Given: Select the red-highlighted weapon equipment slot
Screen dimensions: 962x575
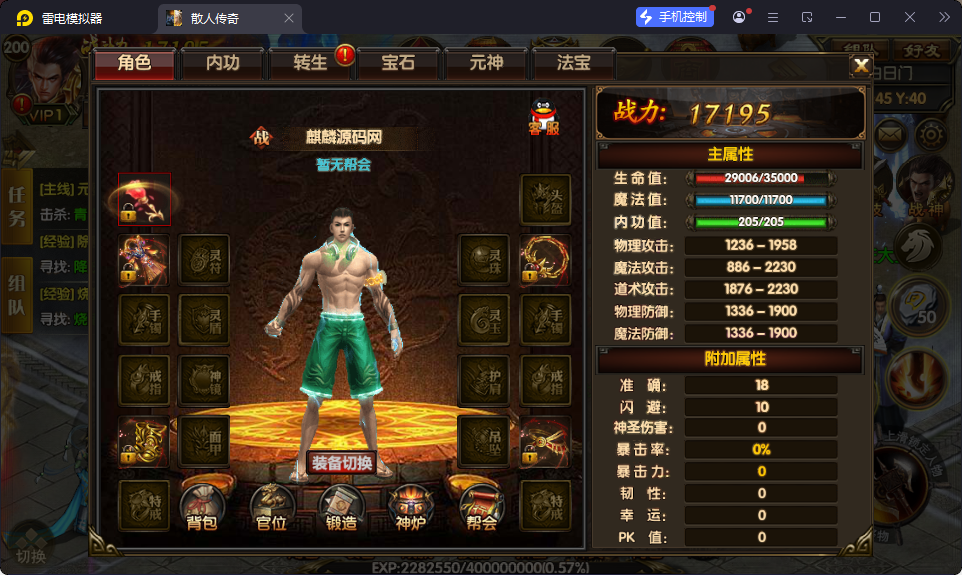Looking at the screenshot, I should [144, 199].
